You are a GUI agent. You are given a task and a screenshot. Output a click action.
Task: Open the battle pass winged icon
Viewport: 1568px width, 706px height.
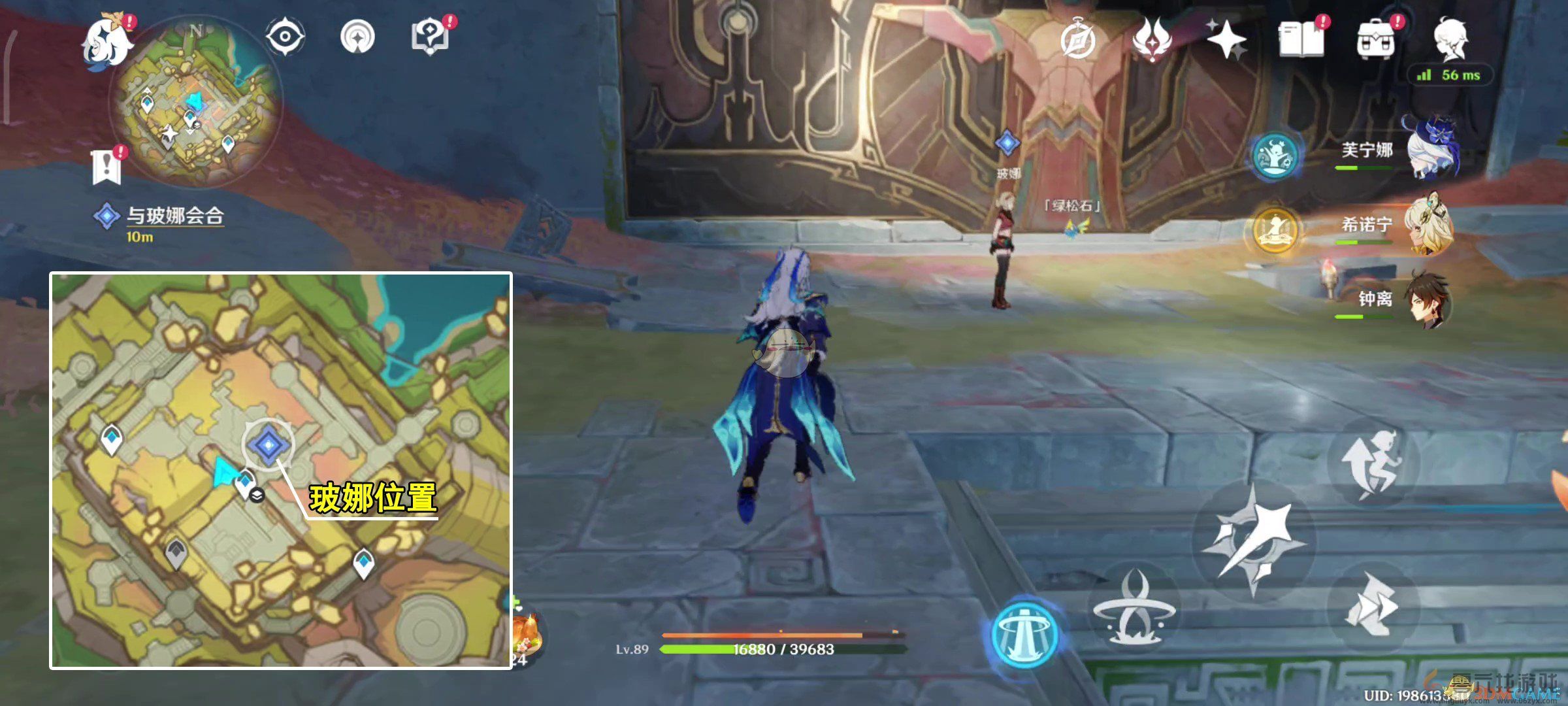(1152, 41)
